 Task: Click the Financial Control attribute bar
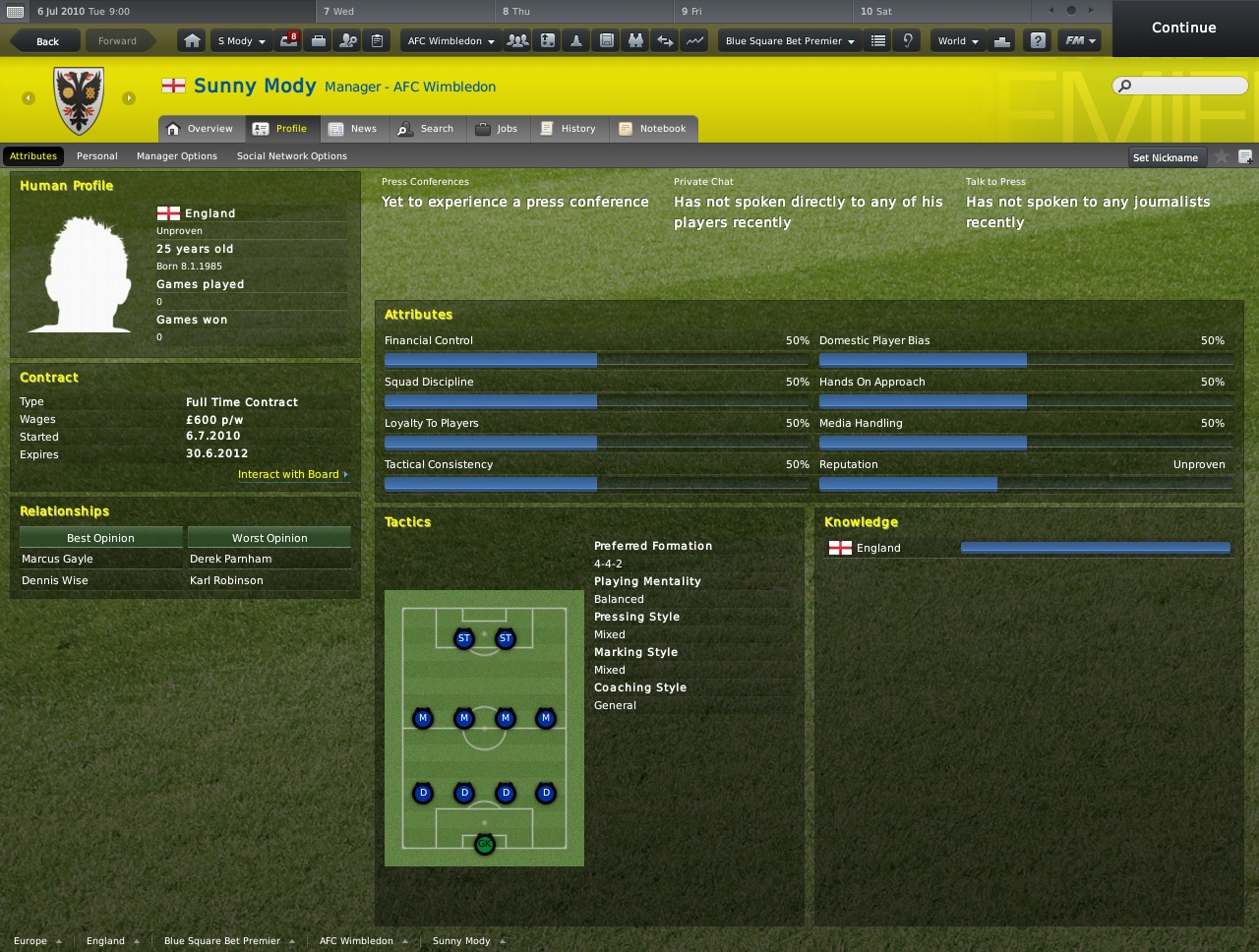(490, 360)
